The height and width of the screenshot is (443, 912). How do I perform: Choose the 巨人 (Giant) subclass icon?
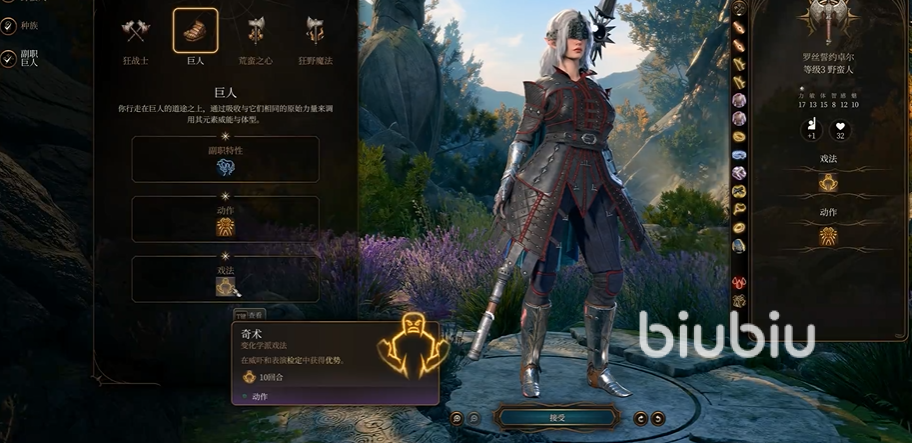[195, 31]
